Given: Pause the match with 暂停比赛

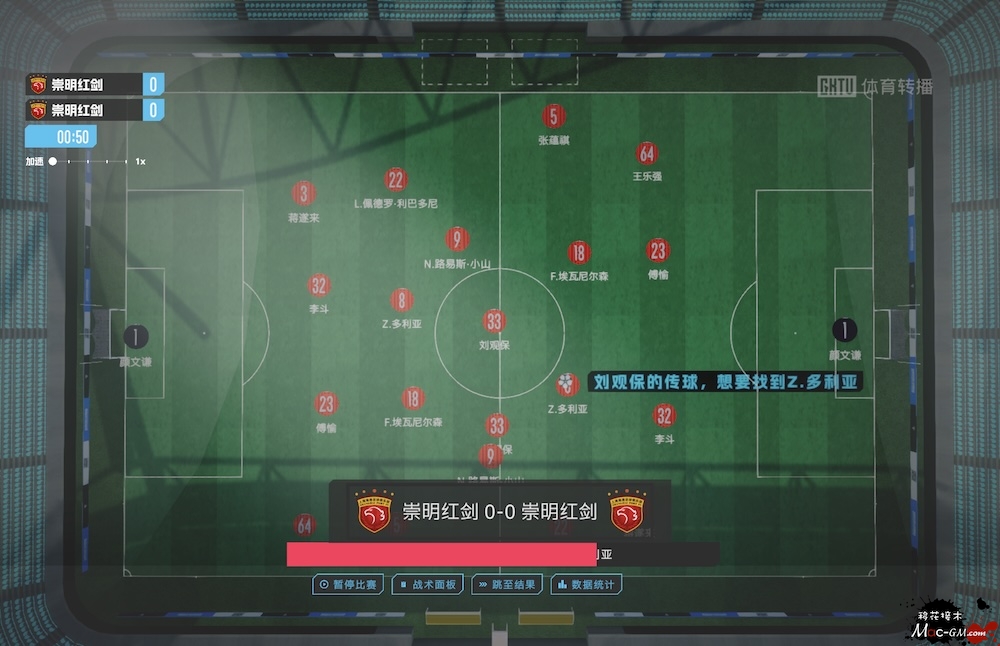Looking at the screenshot, I should (347, 584).
